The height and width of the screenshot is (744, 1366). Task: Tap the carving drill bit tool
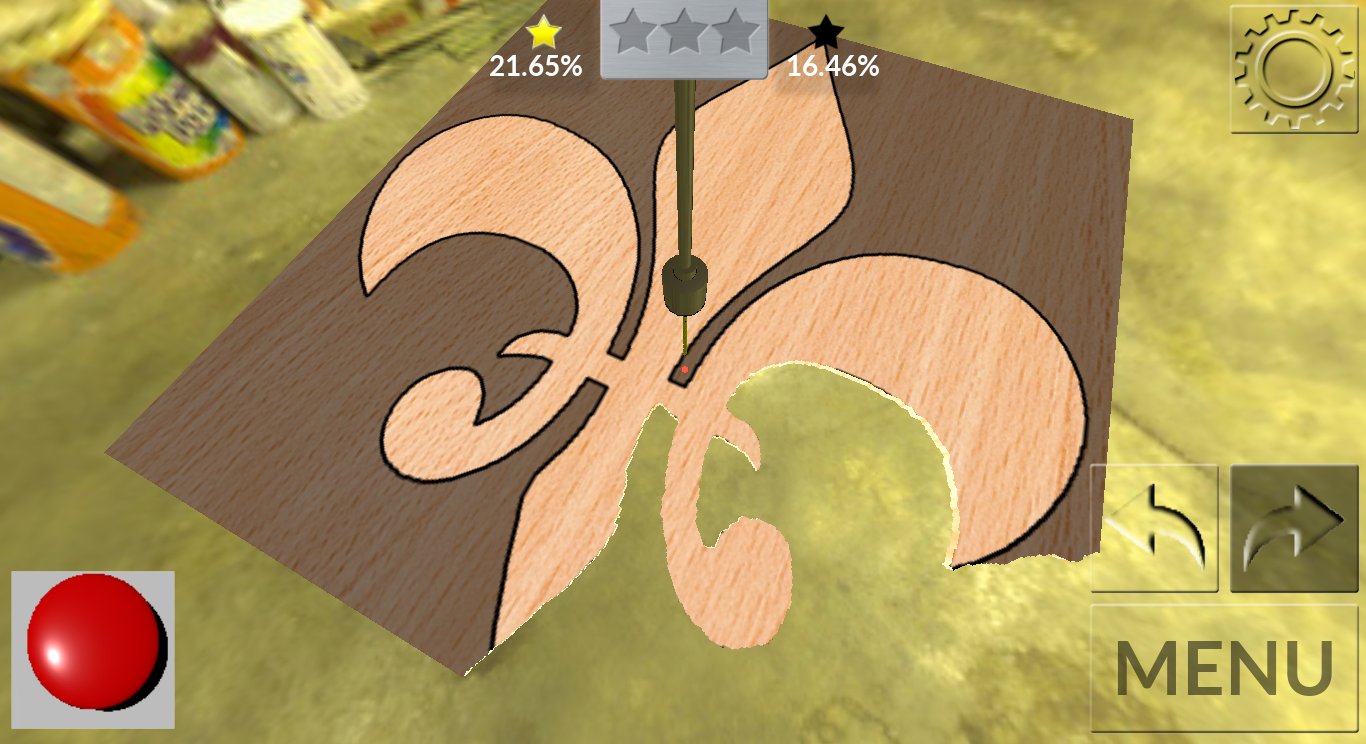click(x=685, y=285)
